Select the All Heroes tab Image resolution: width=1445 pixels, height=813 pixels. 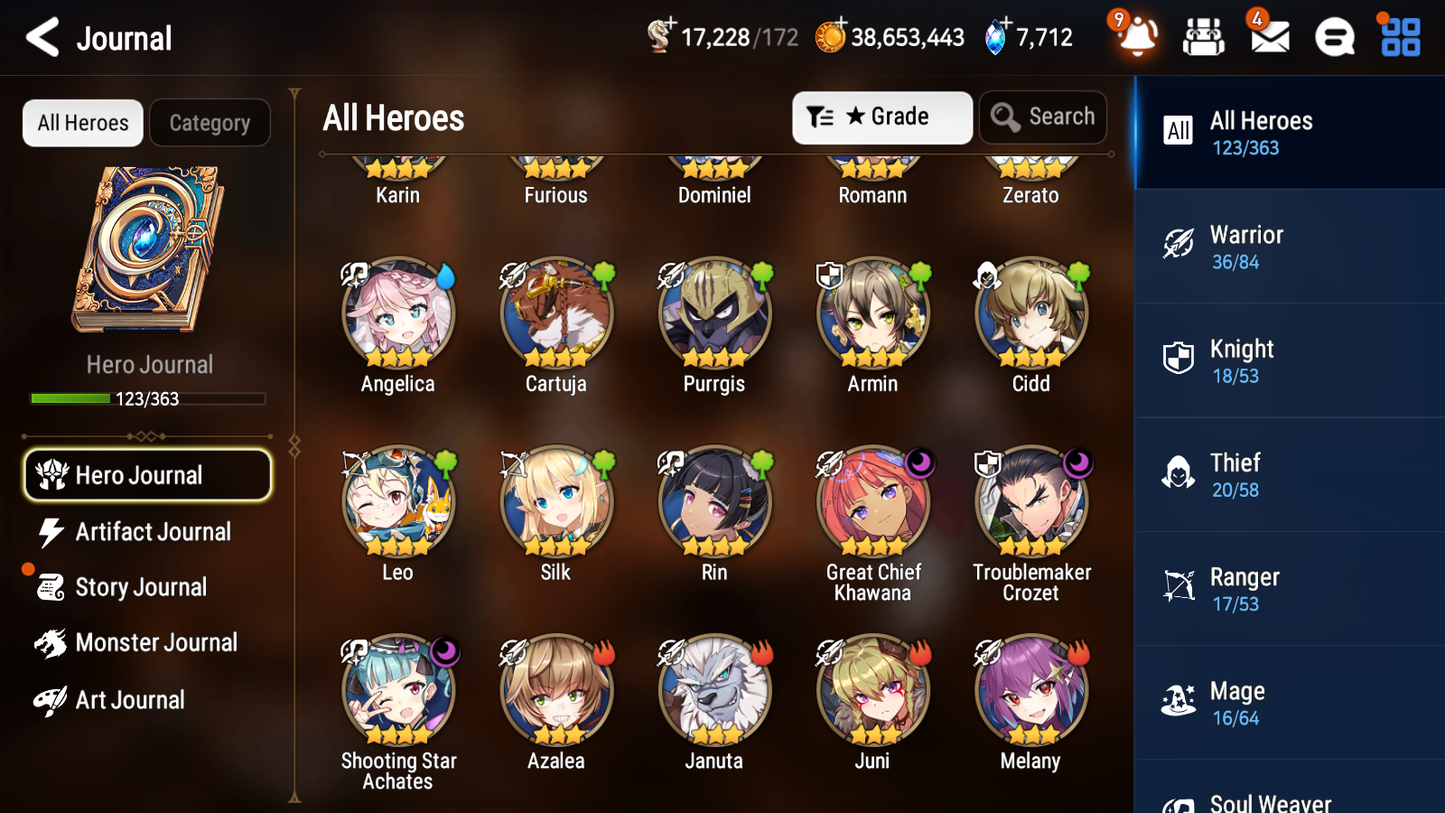(82, 123)
